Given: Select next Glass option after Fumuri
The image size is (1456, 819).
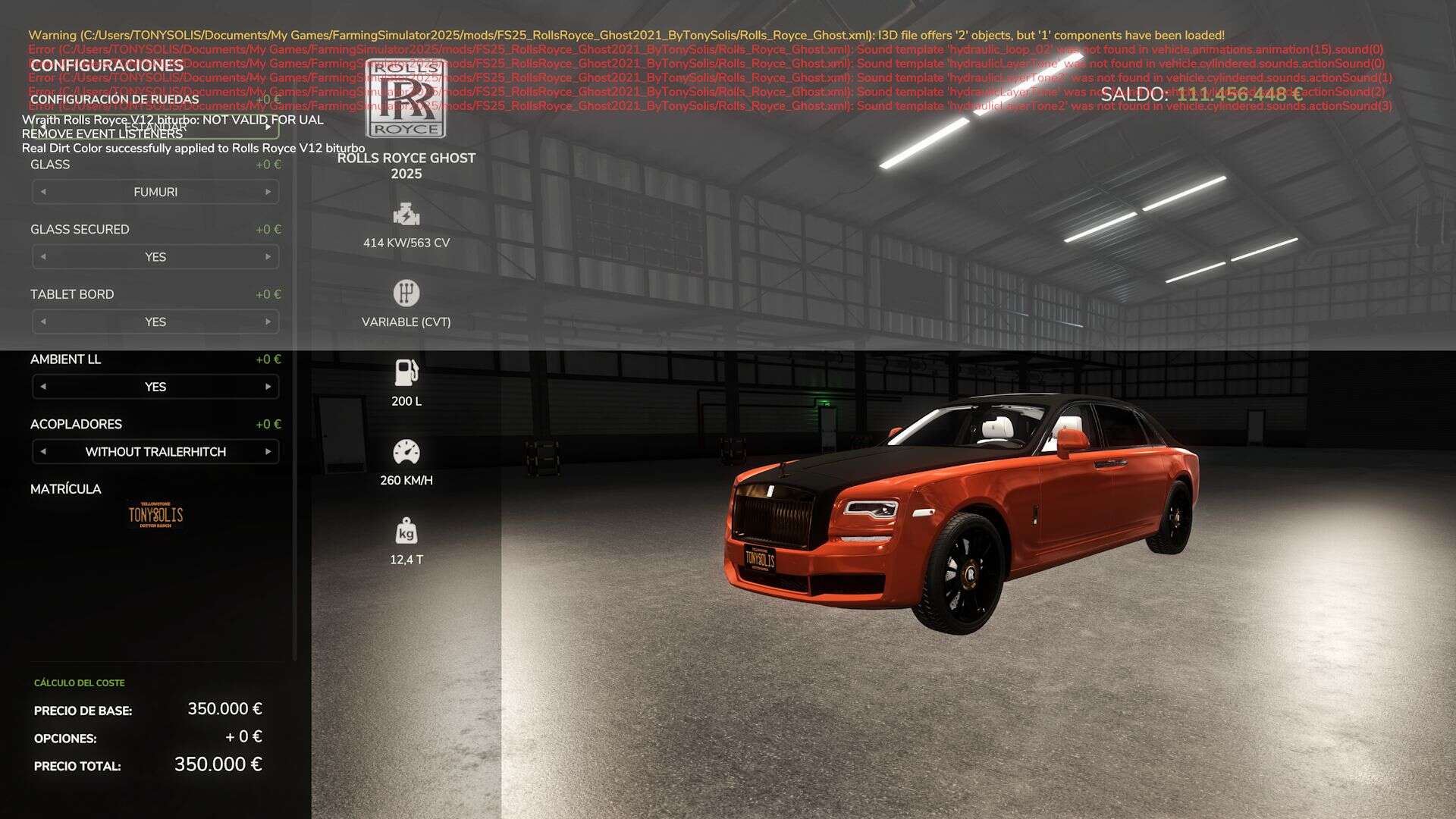Looking at the screenshot, I should (x=268, y=192).
